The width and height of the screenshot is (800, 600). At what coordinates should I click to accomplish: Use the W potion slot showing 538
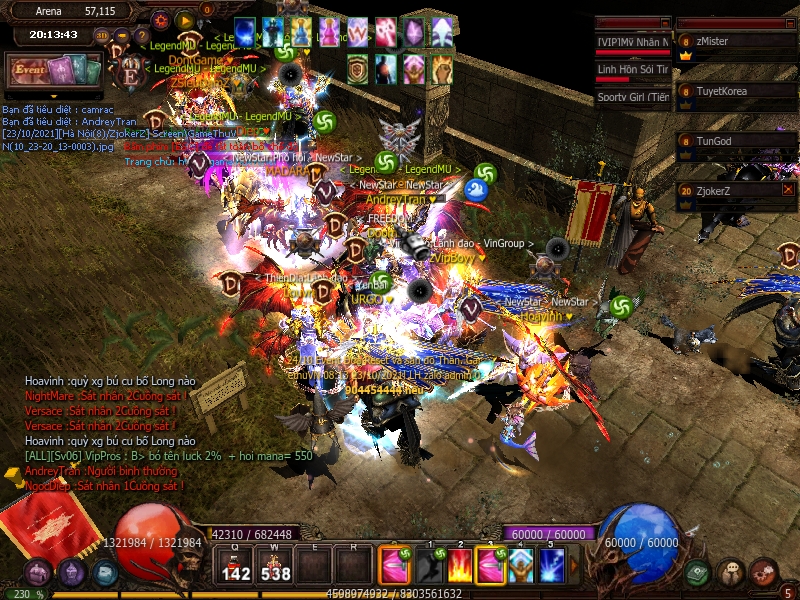[x=274, y=565]
